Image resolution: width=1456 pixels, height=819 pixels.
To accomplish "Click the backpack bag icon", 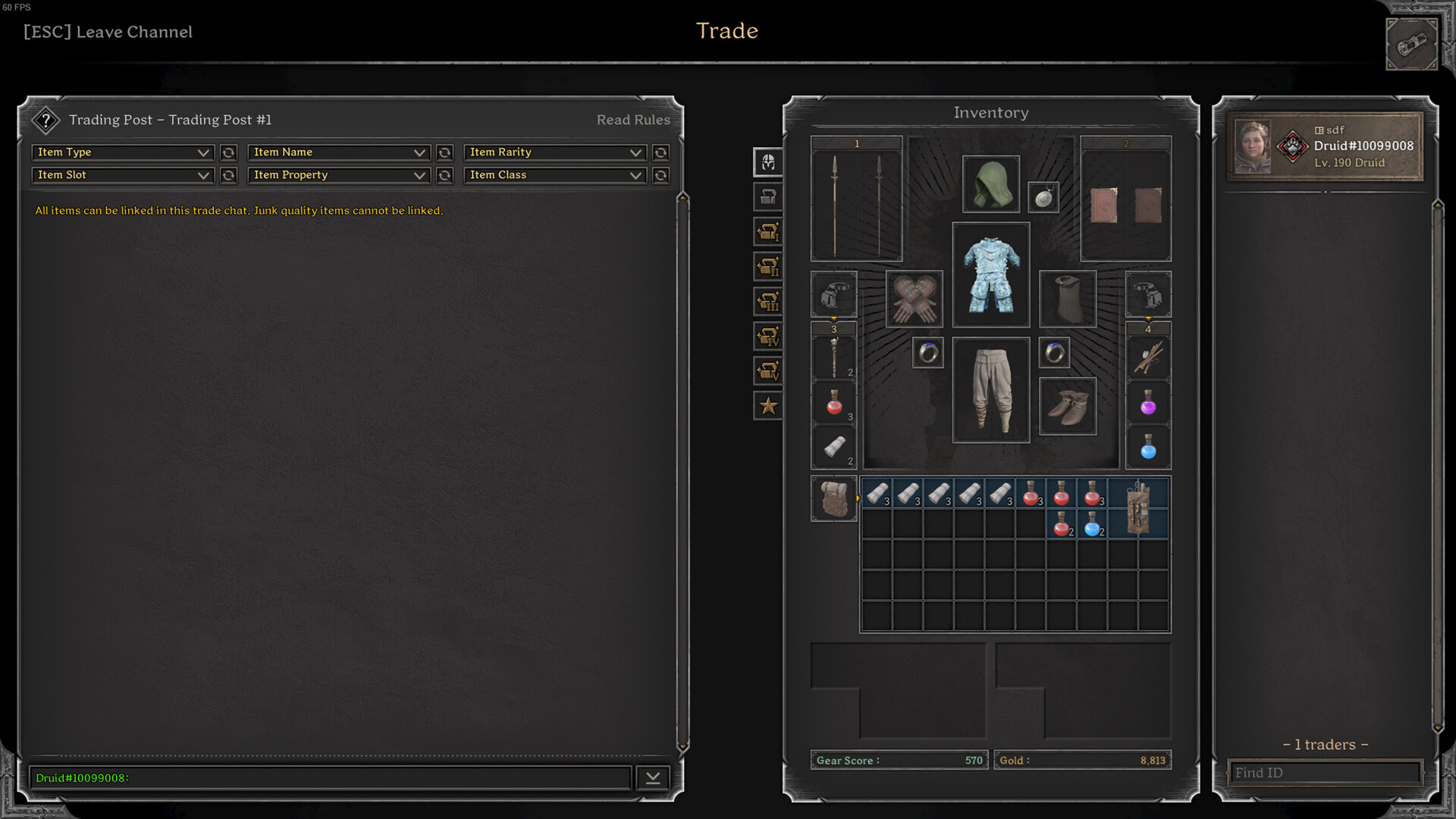I will tap(833, 499).
